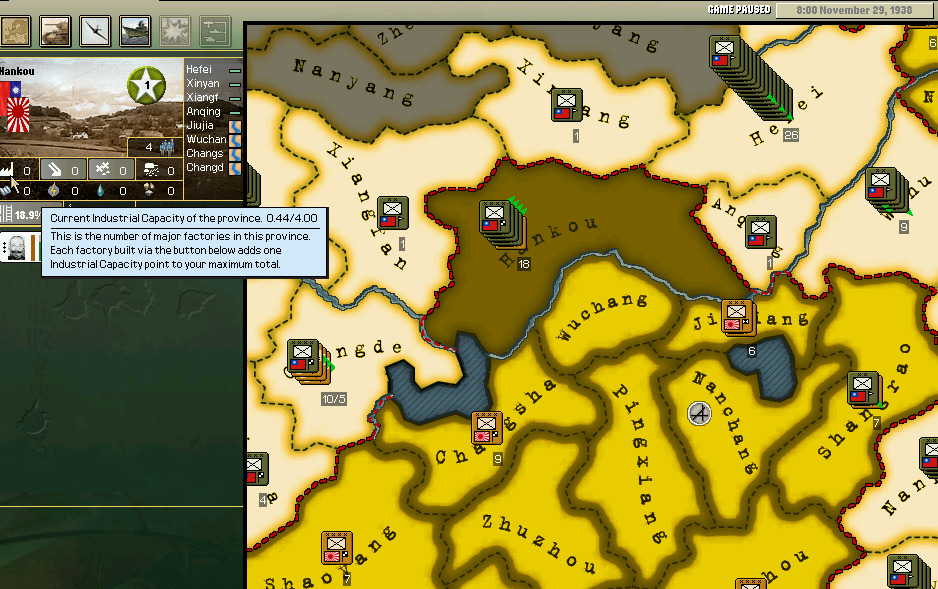The width and height of the screenshot is (938, 589).
Task: Select the Japanese unit of 6 in Jiujiang
Action: pyautogui.click(x=737, y=315)
